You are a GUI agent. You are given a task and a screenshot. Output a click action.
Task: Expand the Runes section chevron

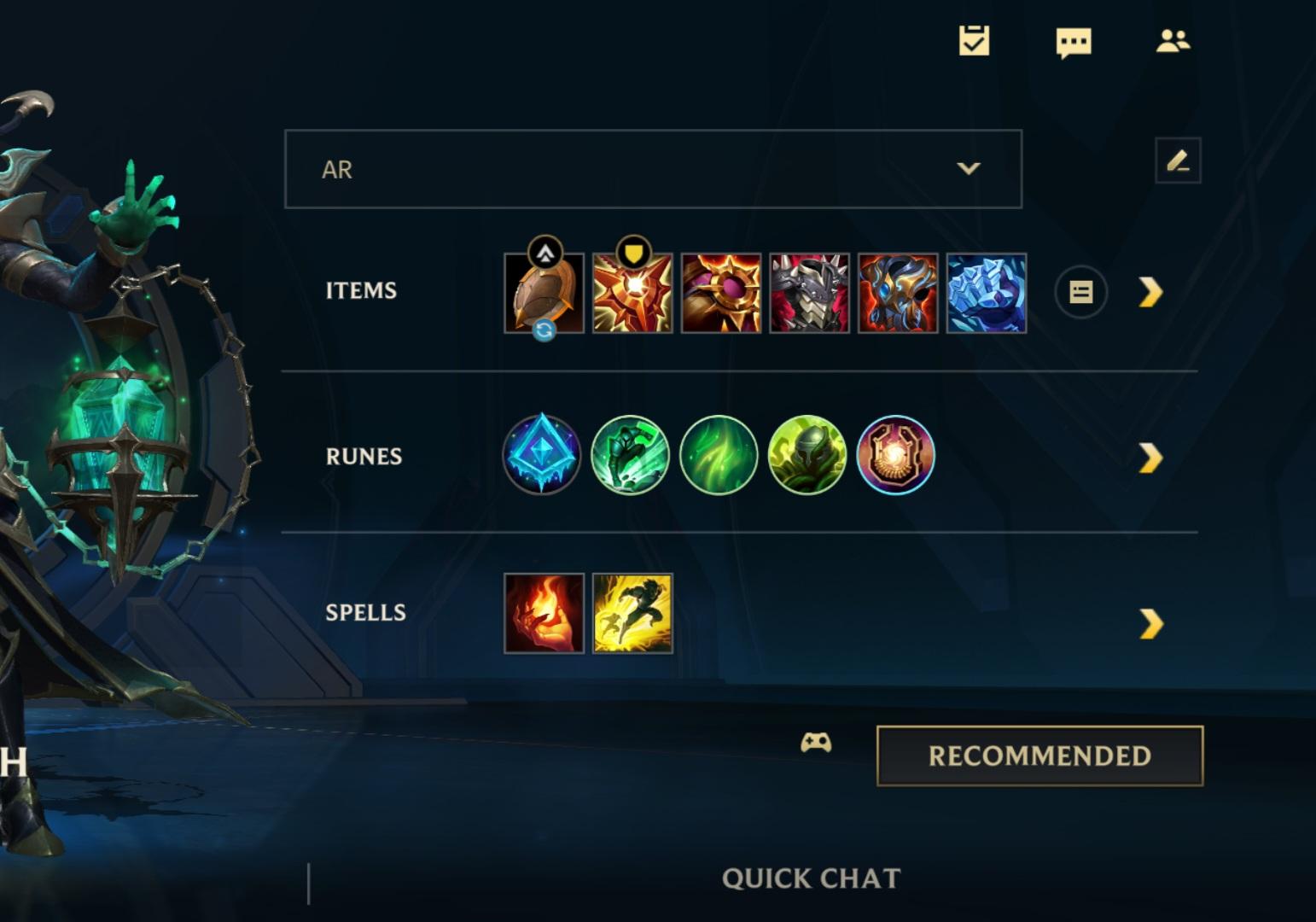[x=1152, y=455]
